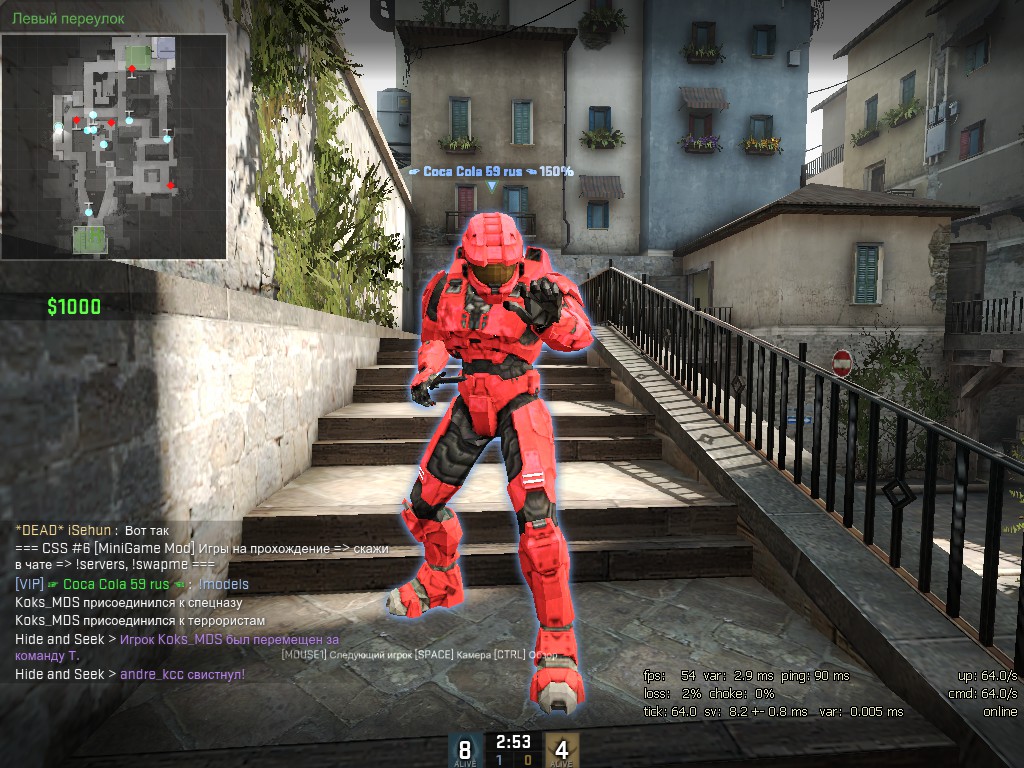The width and height of the screenshot is (1024, 768).
Task: Click the radar minimap
Action: click(x=113, y=146)
